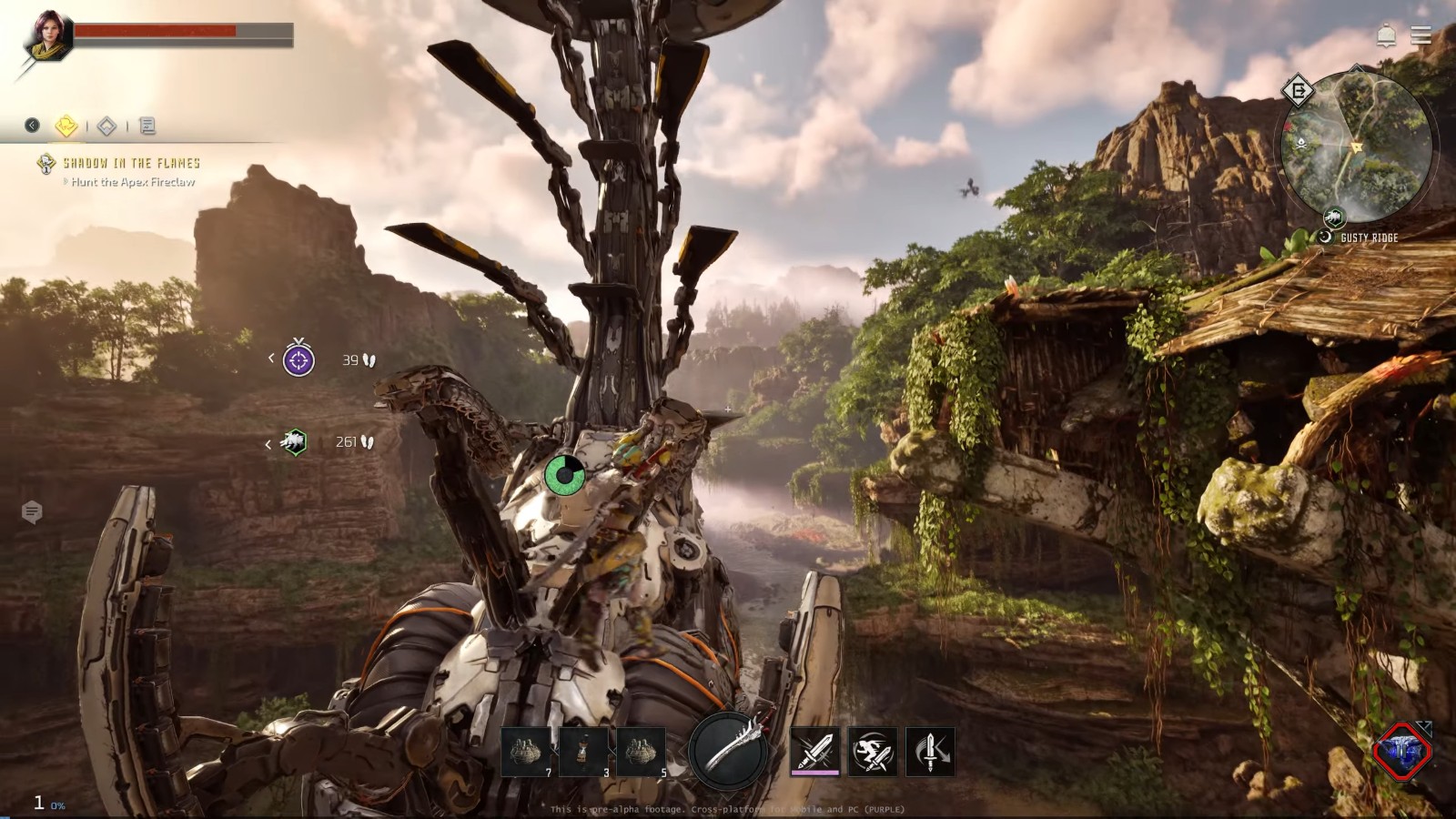Switch to the yellow main quest tab
The width and height of the screenshot is (1456, 819).
tap(66, 126)
